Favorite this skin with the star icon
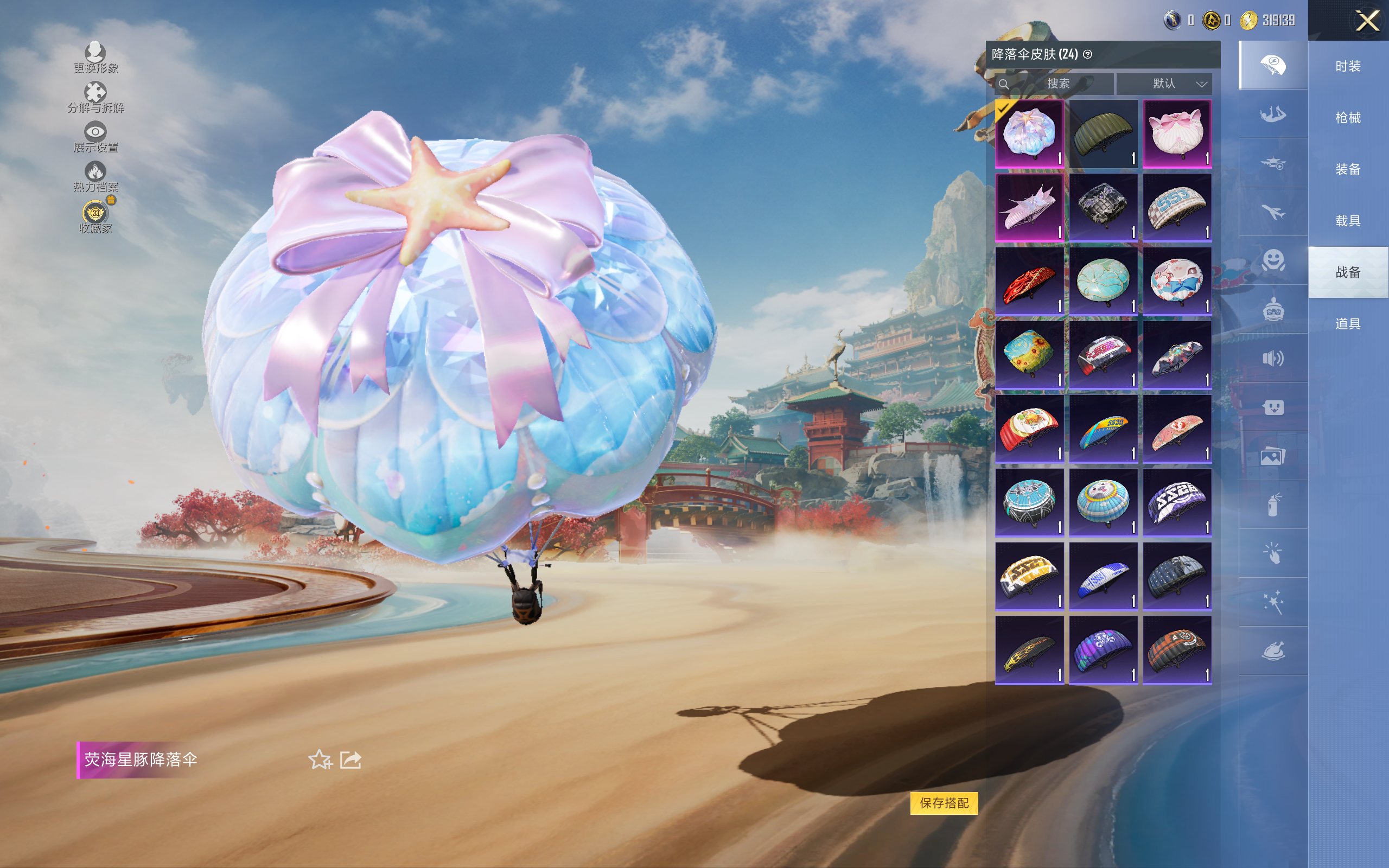This screenshot has width=1389, height=868. pos(320,759)
